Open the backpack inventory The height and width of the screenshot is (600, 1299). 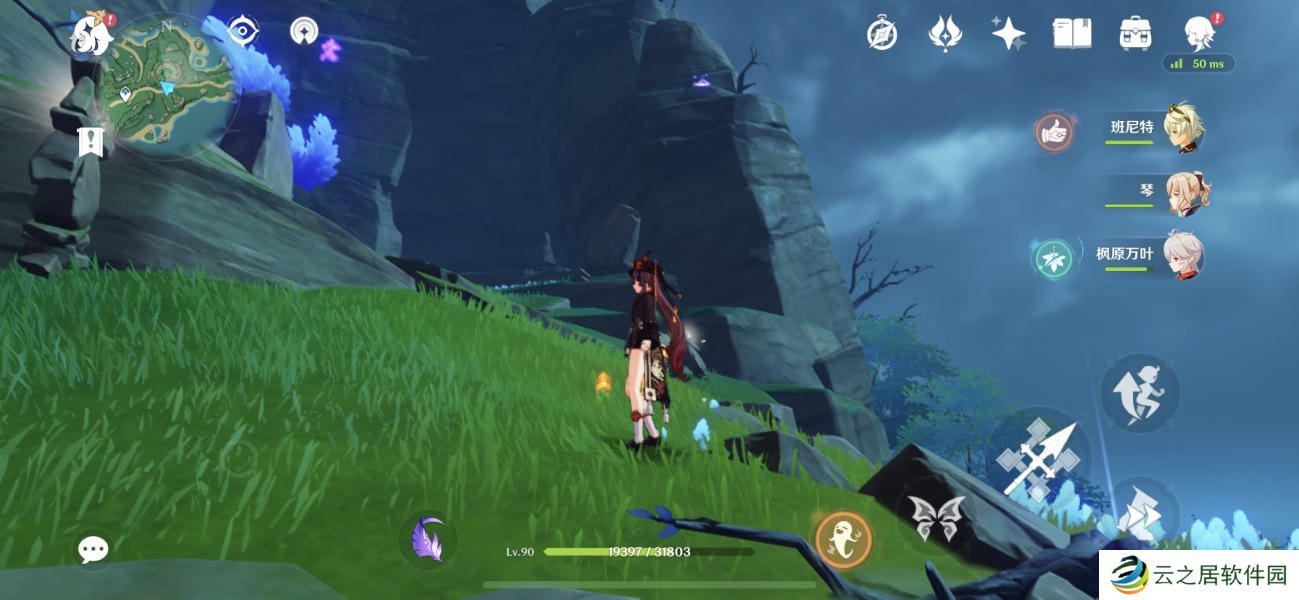coord(1135,34)
